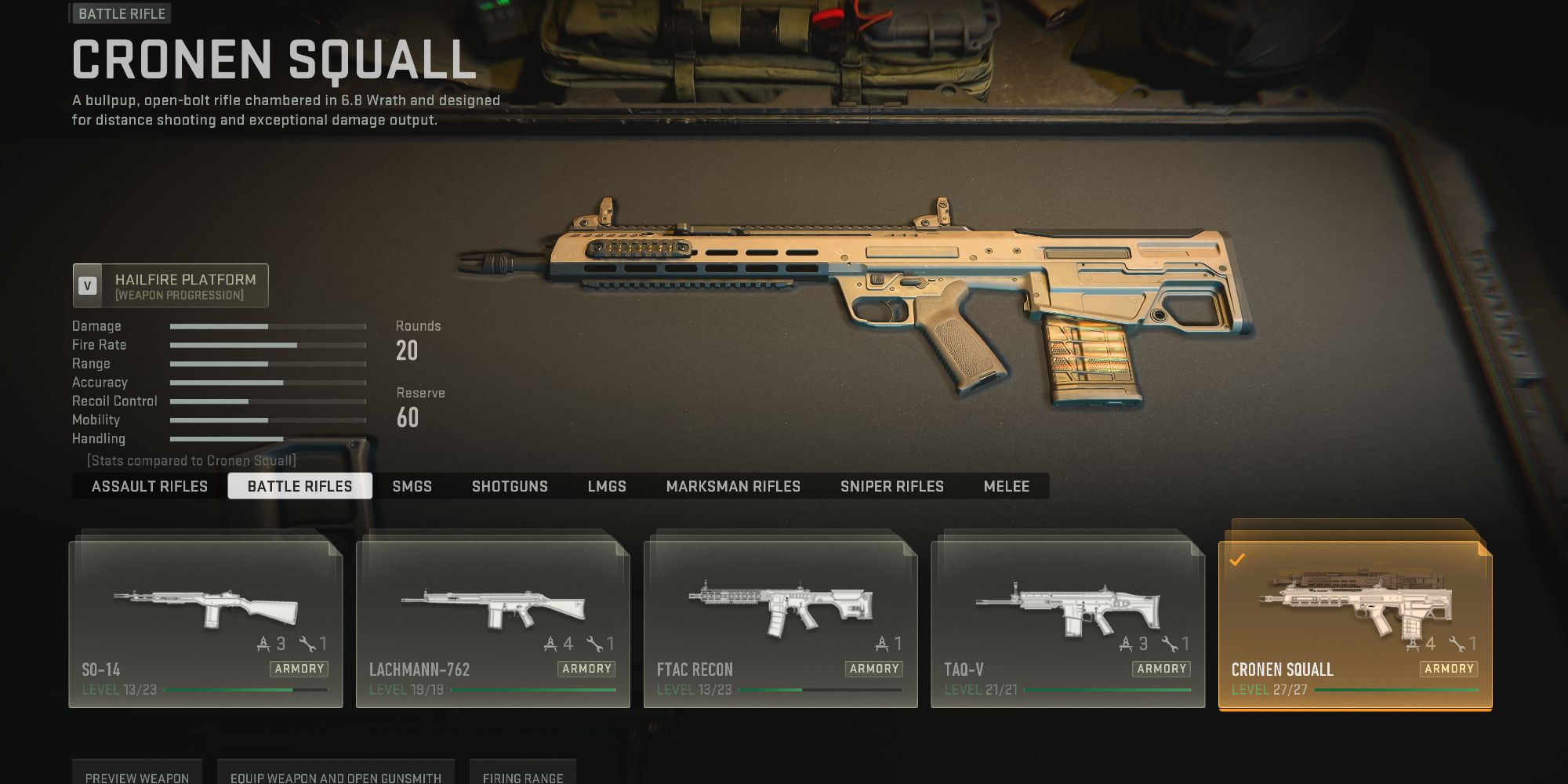This screenshot has width=1568, height=784.
Task: Expand the SO-14 Armory menu
Action: coord(300,669)
